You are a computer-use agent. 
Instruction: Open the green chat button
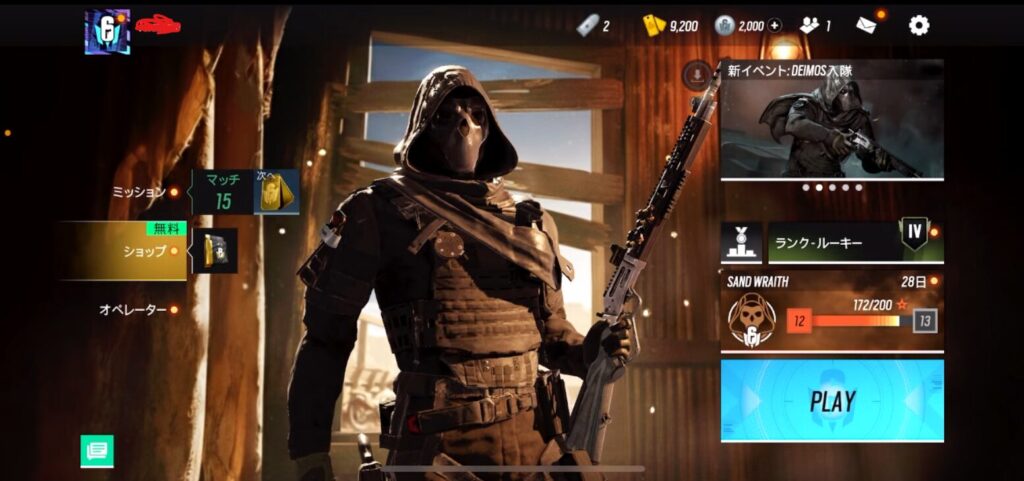pyautogui.click(x=97, y=451)
